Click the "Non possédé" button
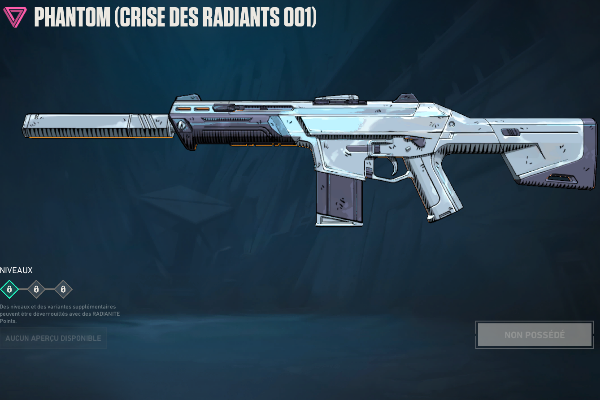Viewport: 600px width, 400px height. (x=534, y=334)
